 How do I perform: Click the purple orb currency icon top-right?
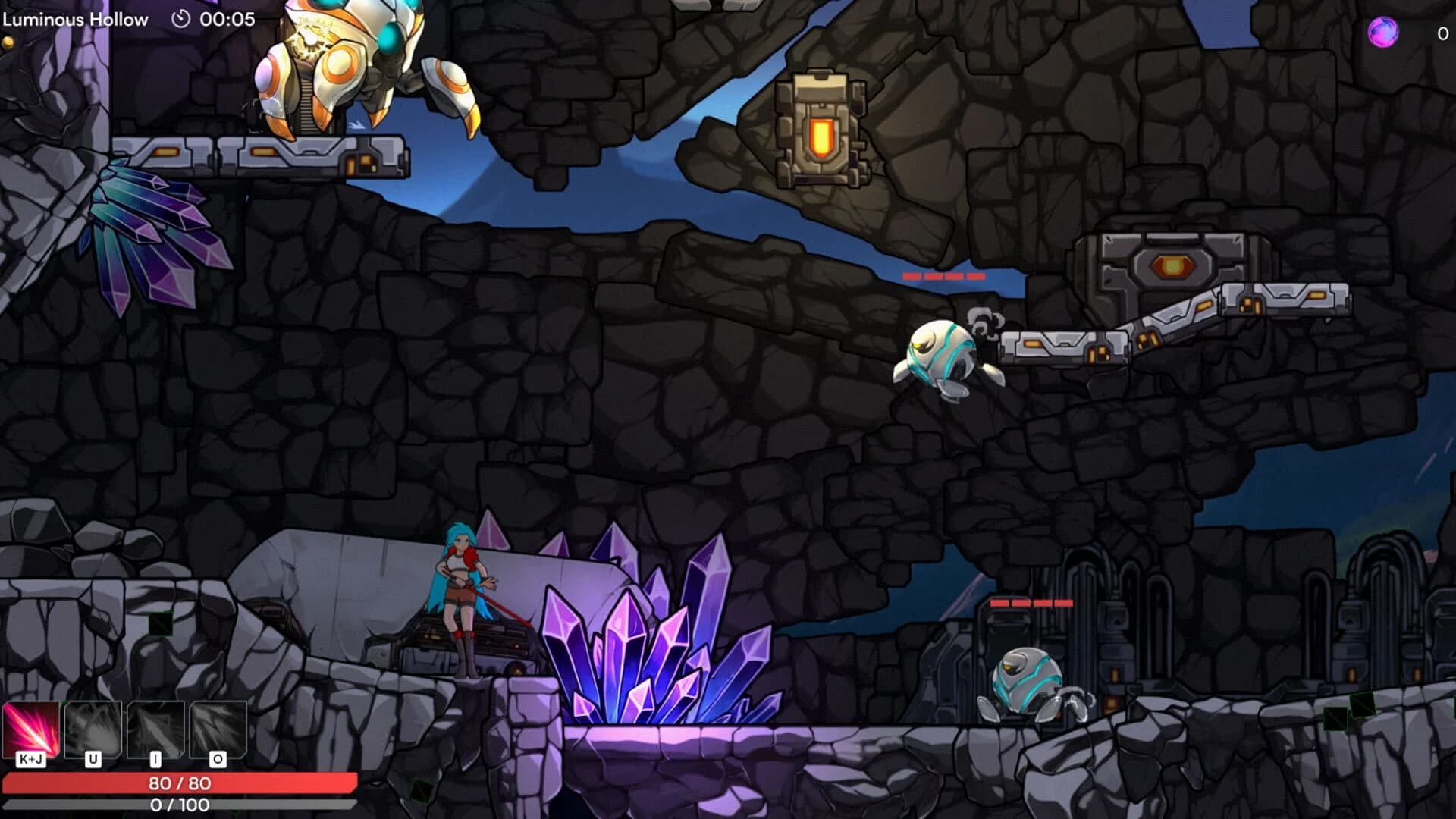point(1382,32)
